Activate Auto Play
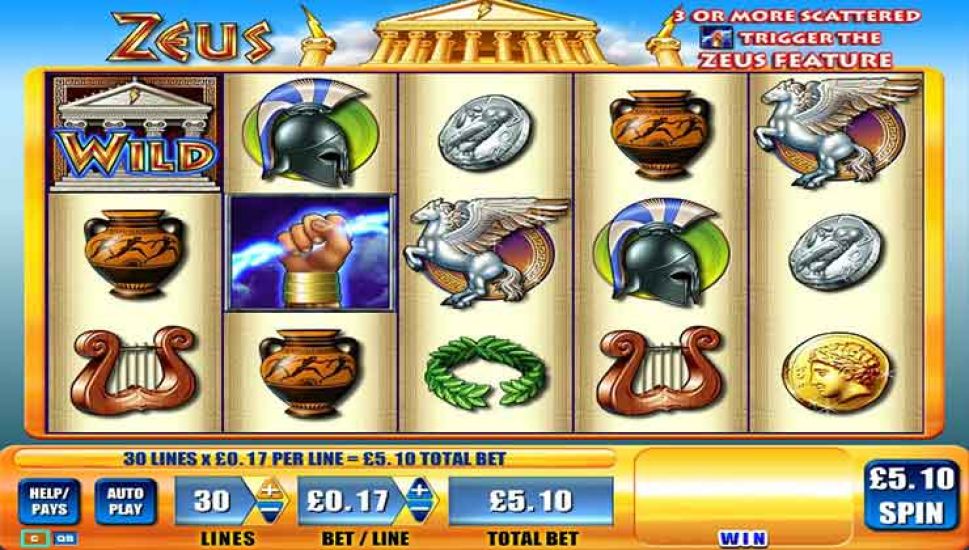 123,501
